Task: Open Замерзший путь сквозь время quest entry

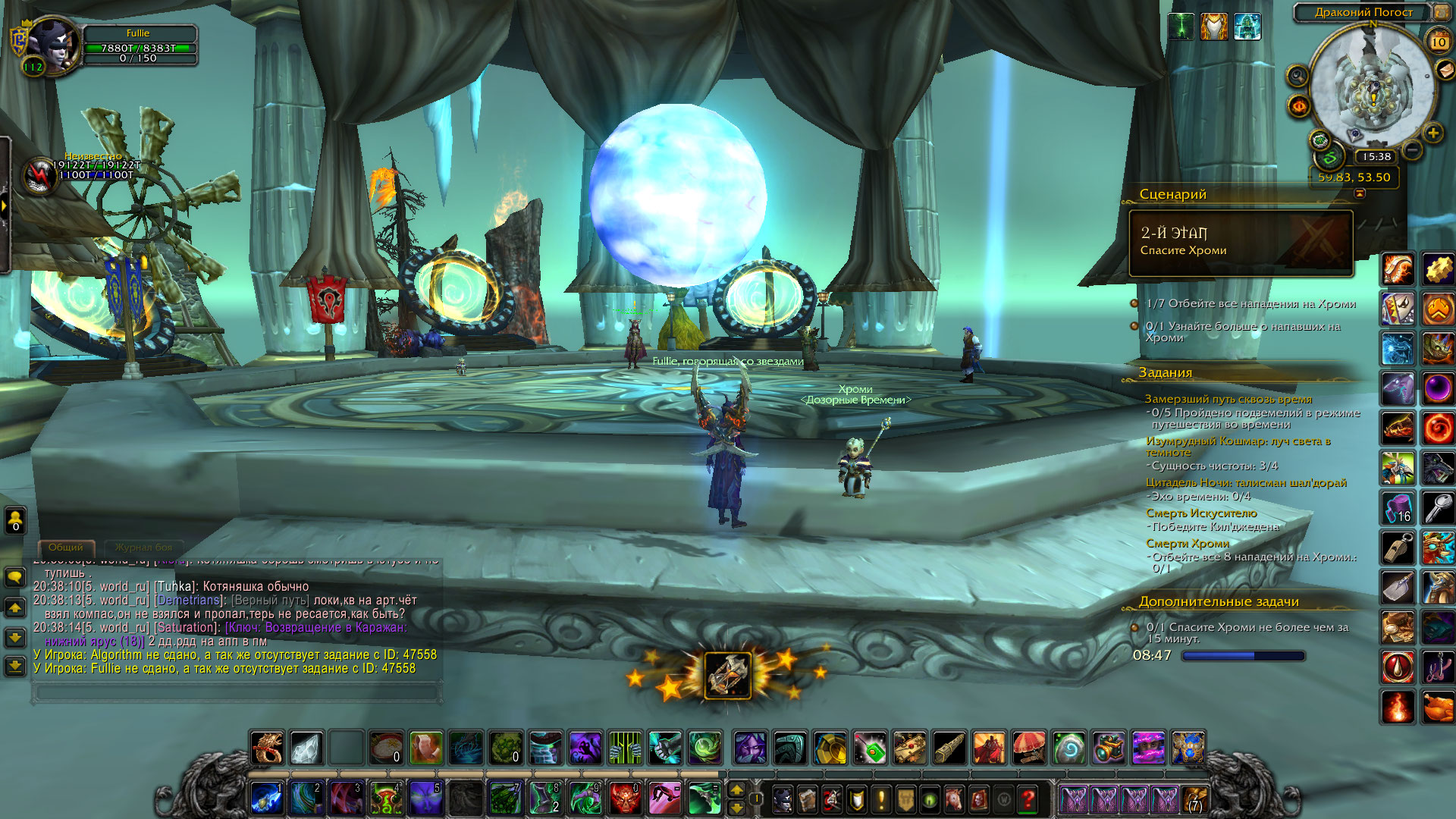Action: pyautogui.click(x=1228, y=398)
